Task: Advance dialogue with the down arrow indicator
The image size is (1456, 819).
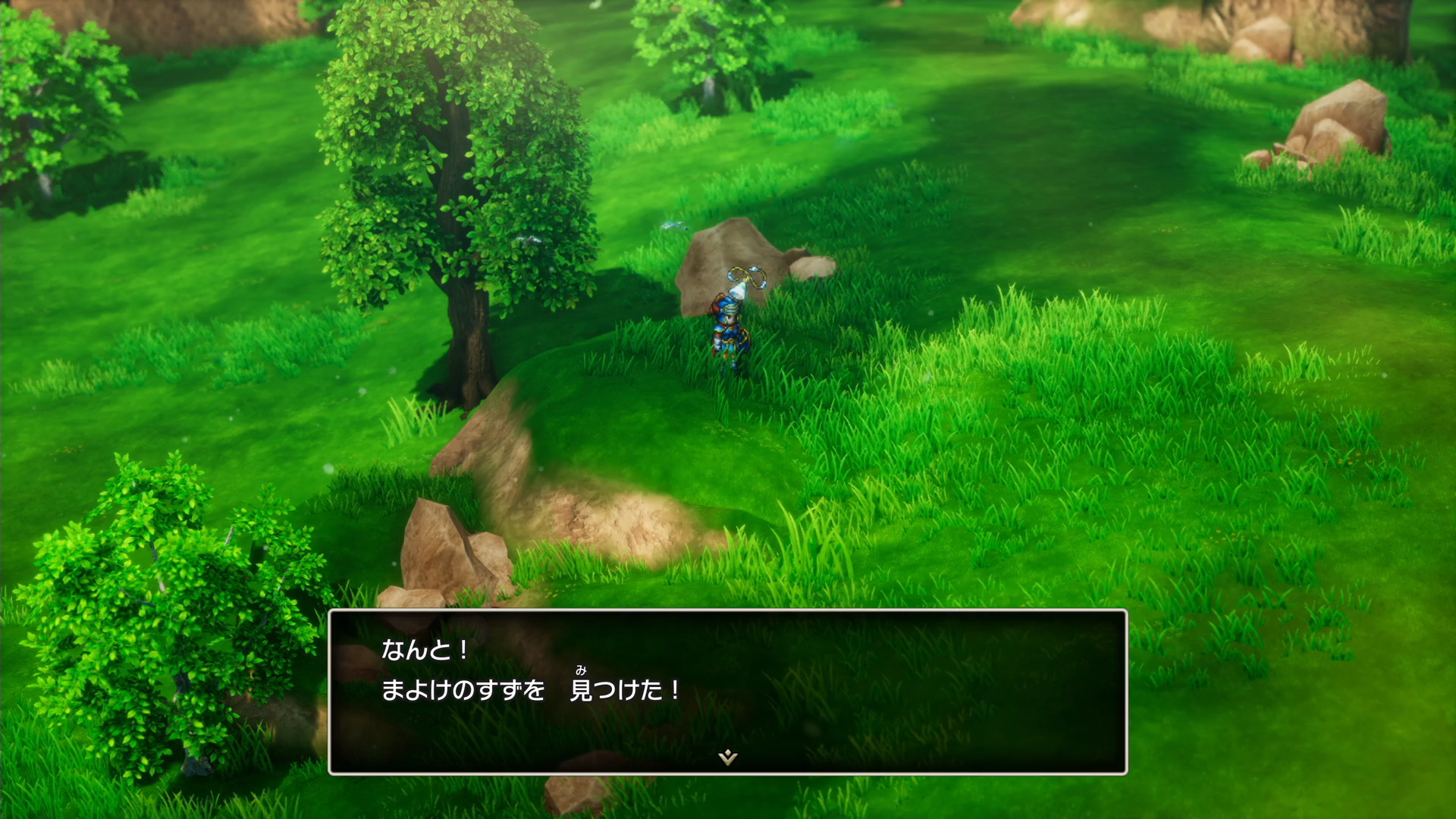Action: coord(728,757)
